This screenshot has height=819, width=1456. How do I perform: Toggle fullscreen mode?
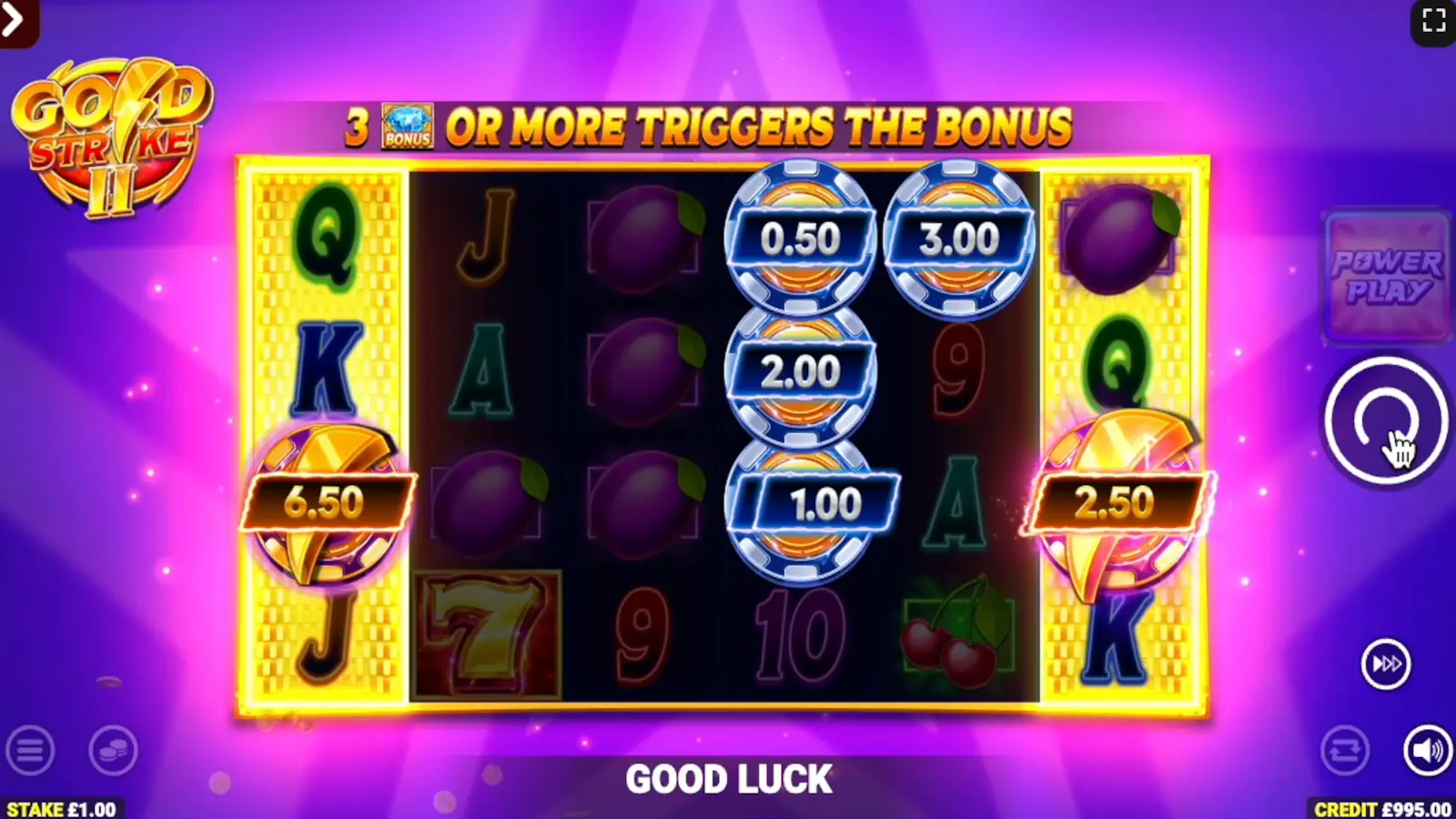tap(1434, 20)
